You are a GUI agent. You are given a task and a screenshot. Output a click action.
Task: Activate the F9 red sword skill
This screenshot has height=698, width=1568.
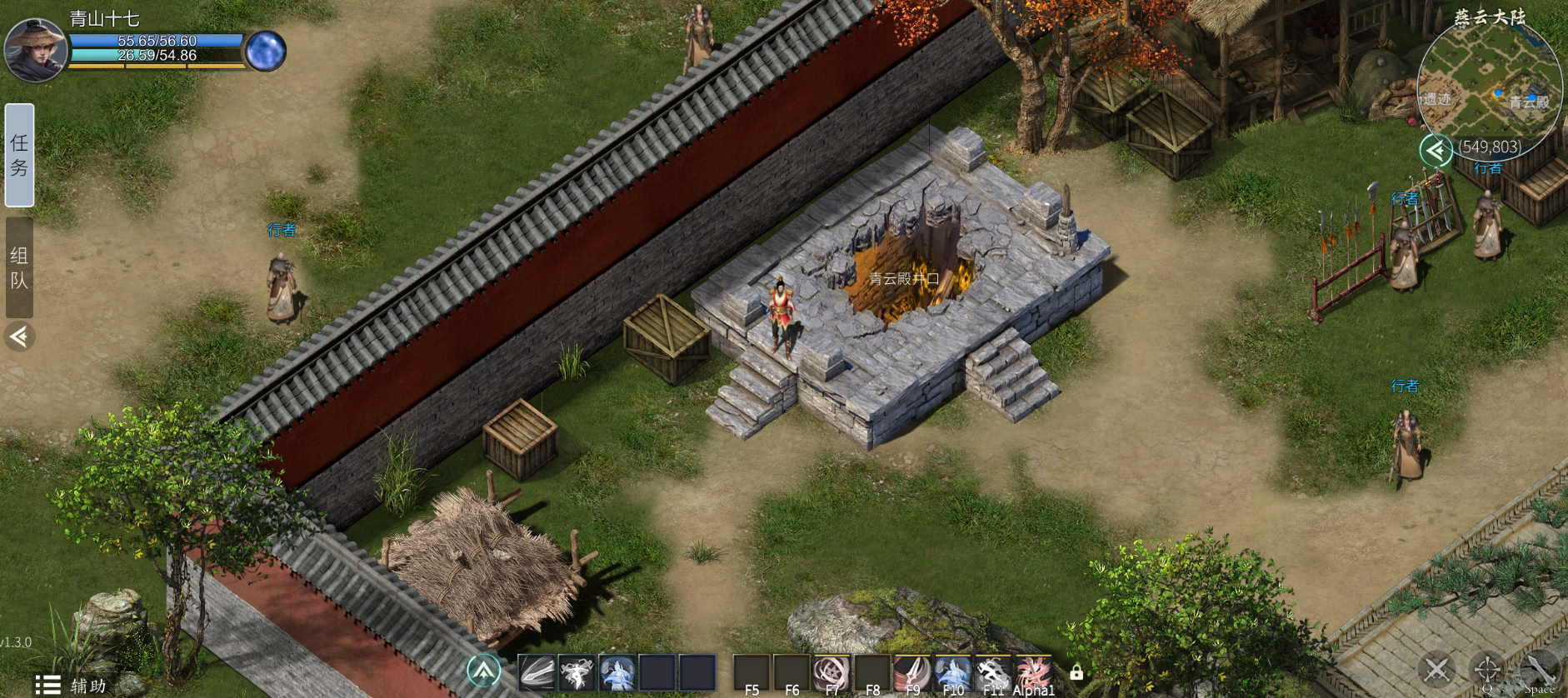pos(911,672)
